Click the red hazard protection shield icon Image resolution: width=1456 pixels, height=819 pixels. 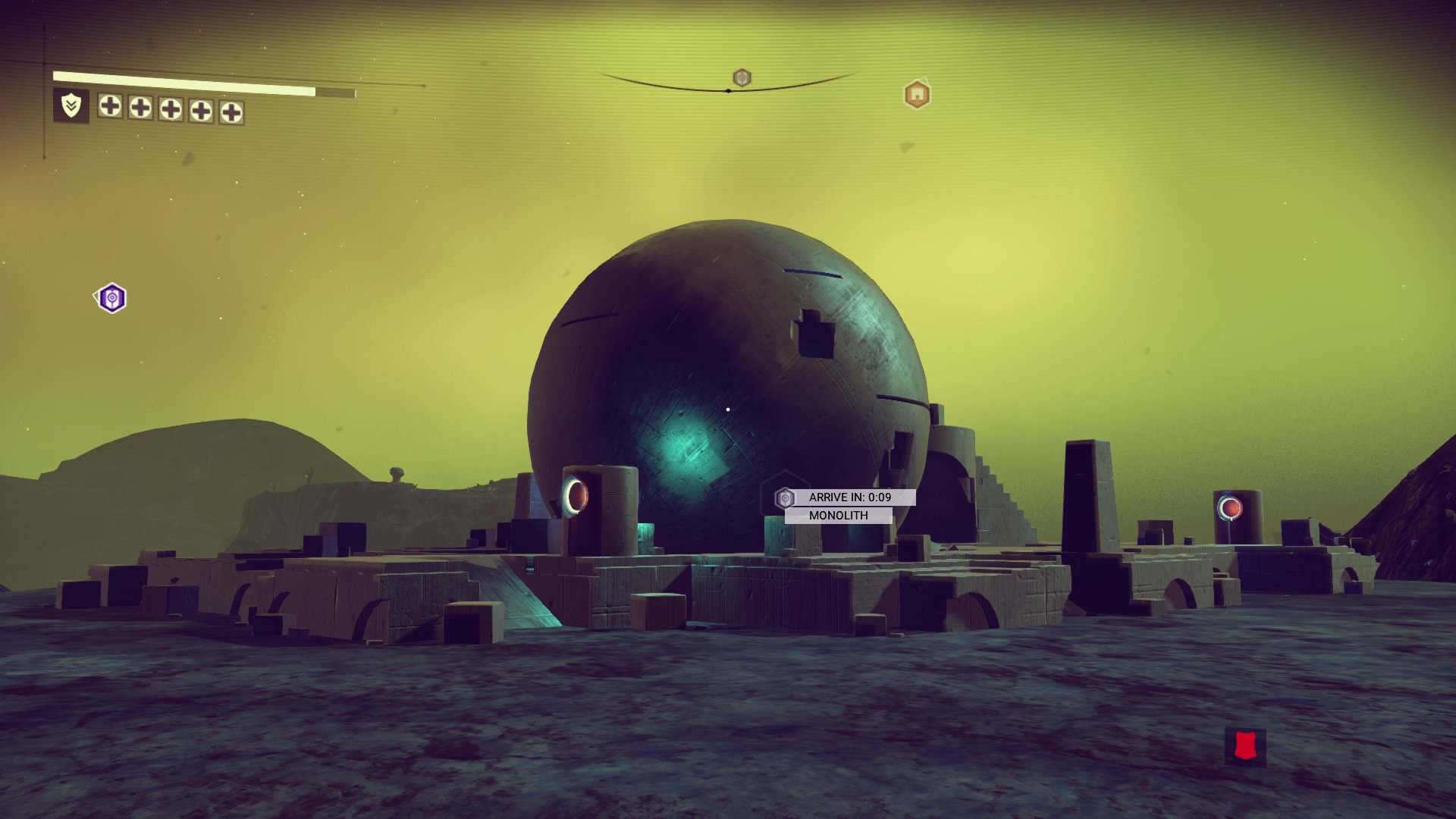[x=1244, y=746]
